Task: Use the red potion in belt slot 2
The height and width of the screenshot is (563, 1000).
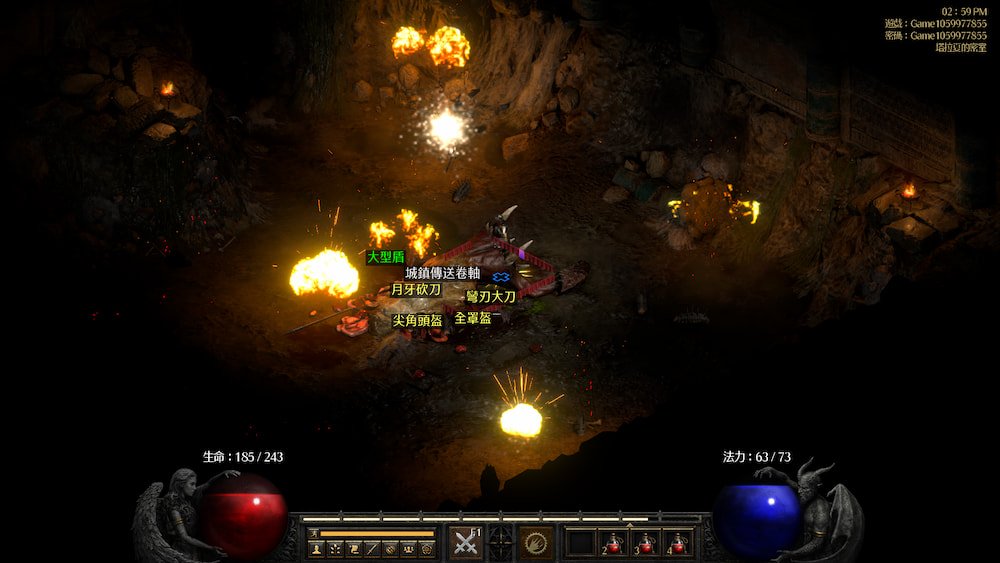Action: click(613, 543)
